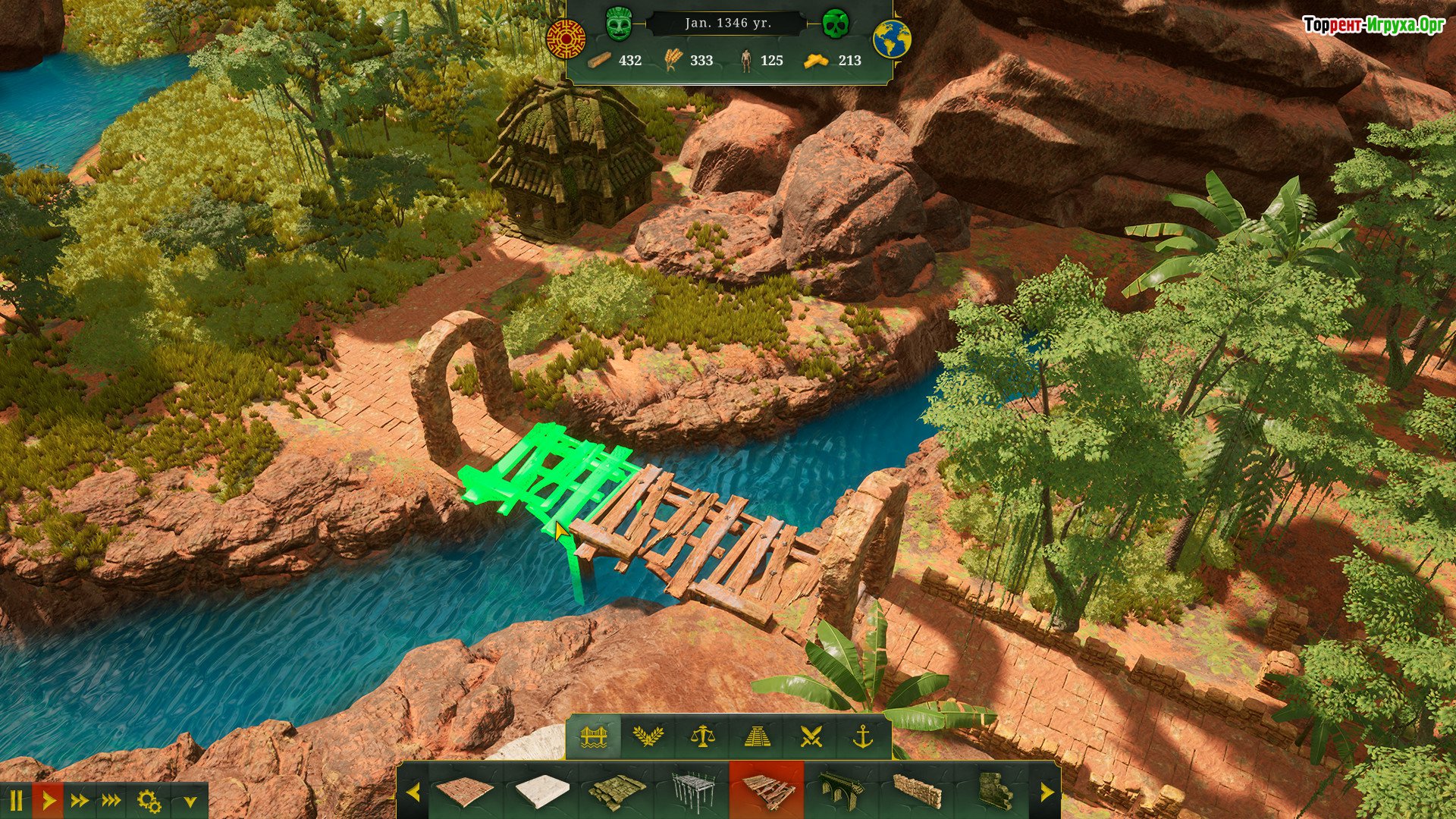Open the anchor naval tab

click(x=864, y=736)
